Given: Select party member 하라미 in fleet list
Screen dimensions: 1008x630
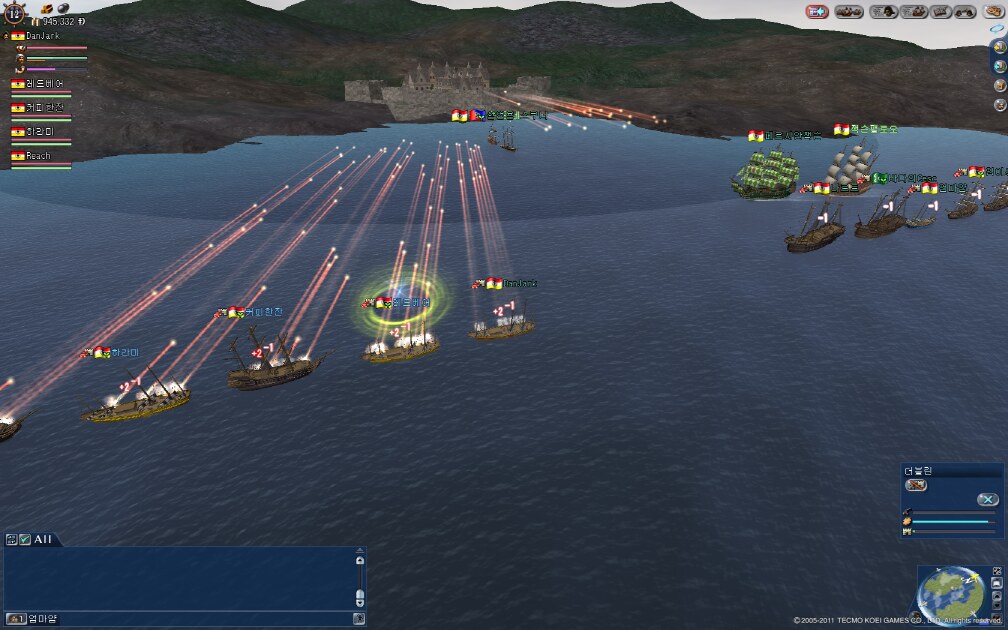Looking at the screenshot, I should point(40,132).
